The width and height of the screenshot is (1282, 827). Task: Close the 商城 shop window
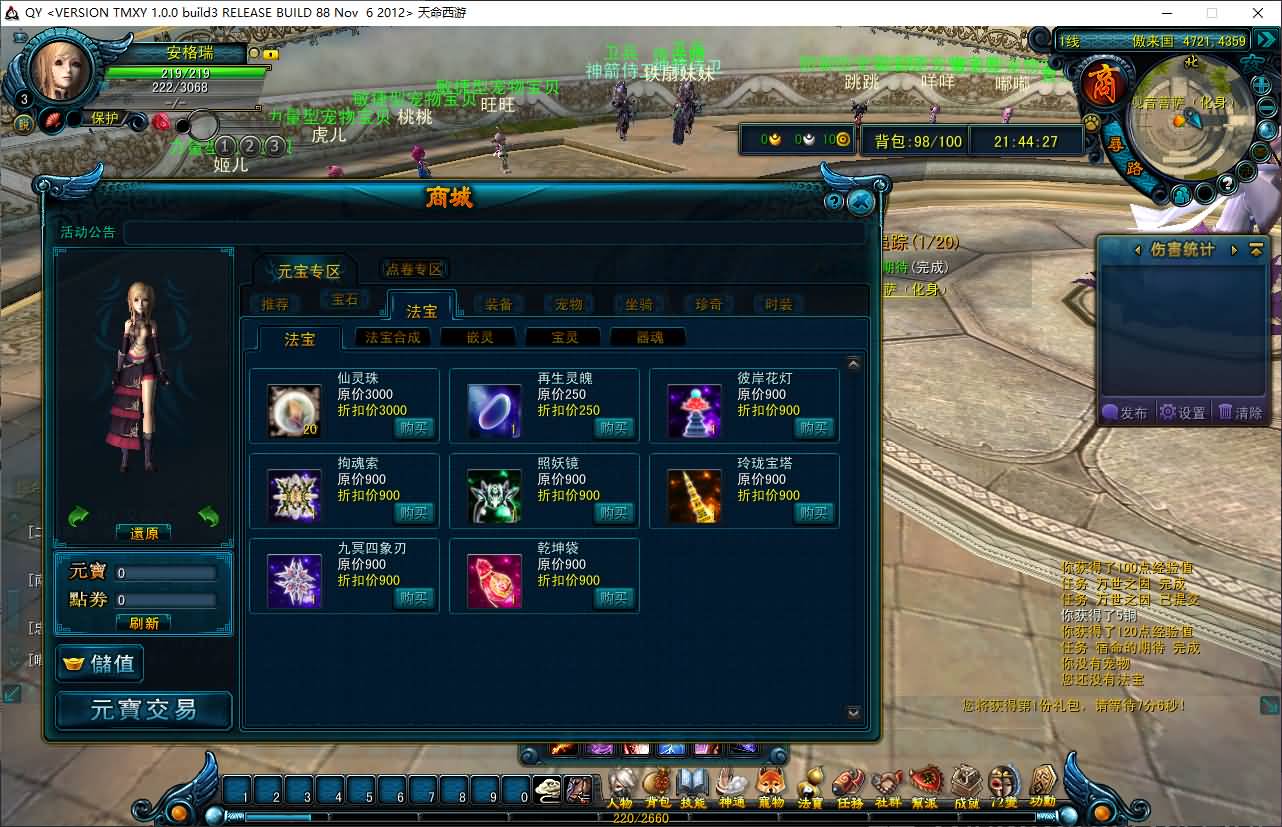[x=860, y=202]
